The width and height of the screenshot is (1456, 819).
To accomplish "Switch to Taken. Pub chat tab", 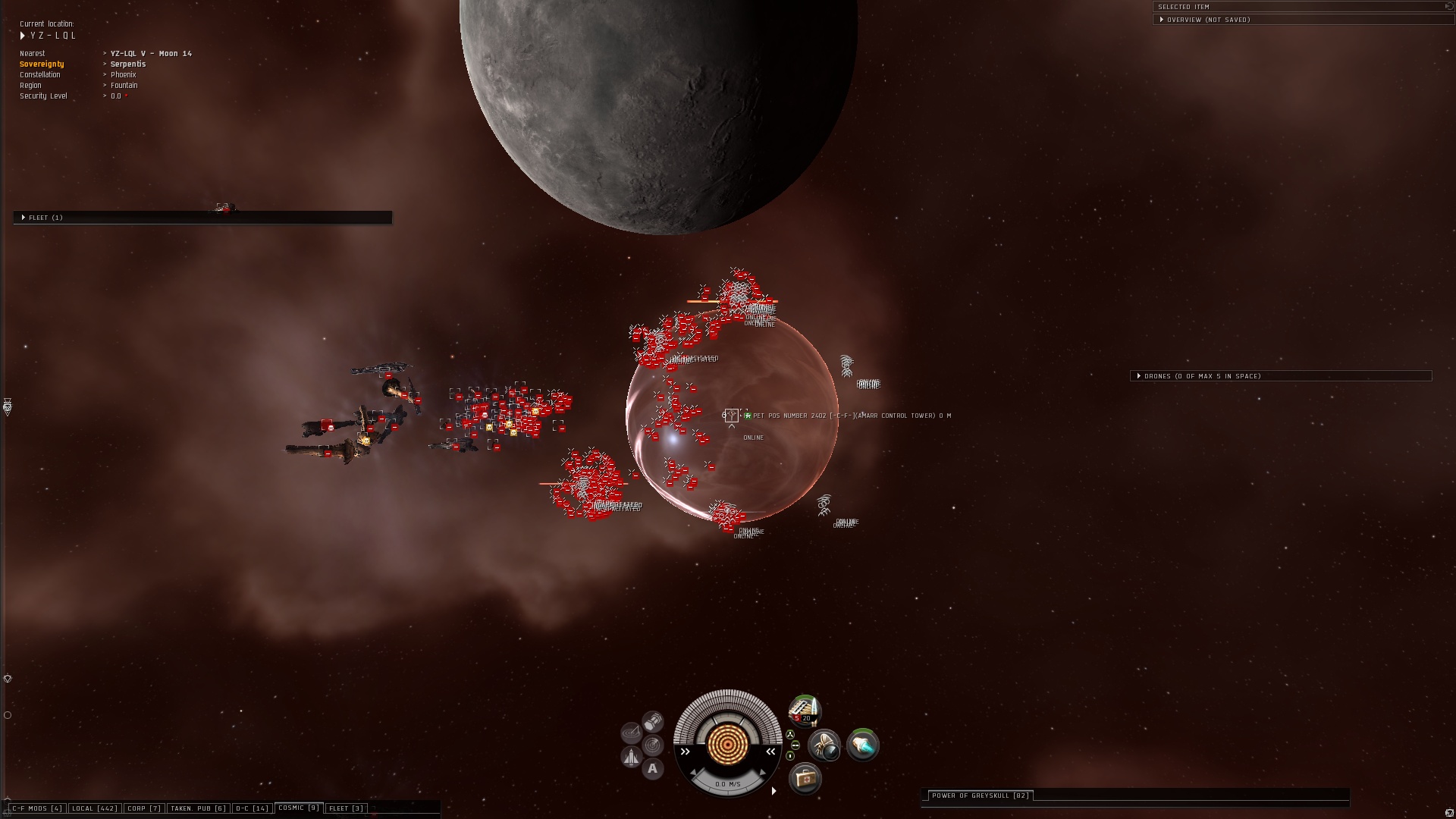I will [x=198, y=808].
